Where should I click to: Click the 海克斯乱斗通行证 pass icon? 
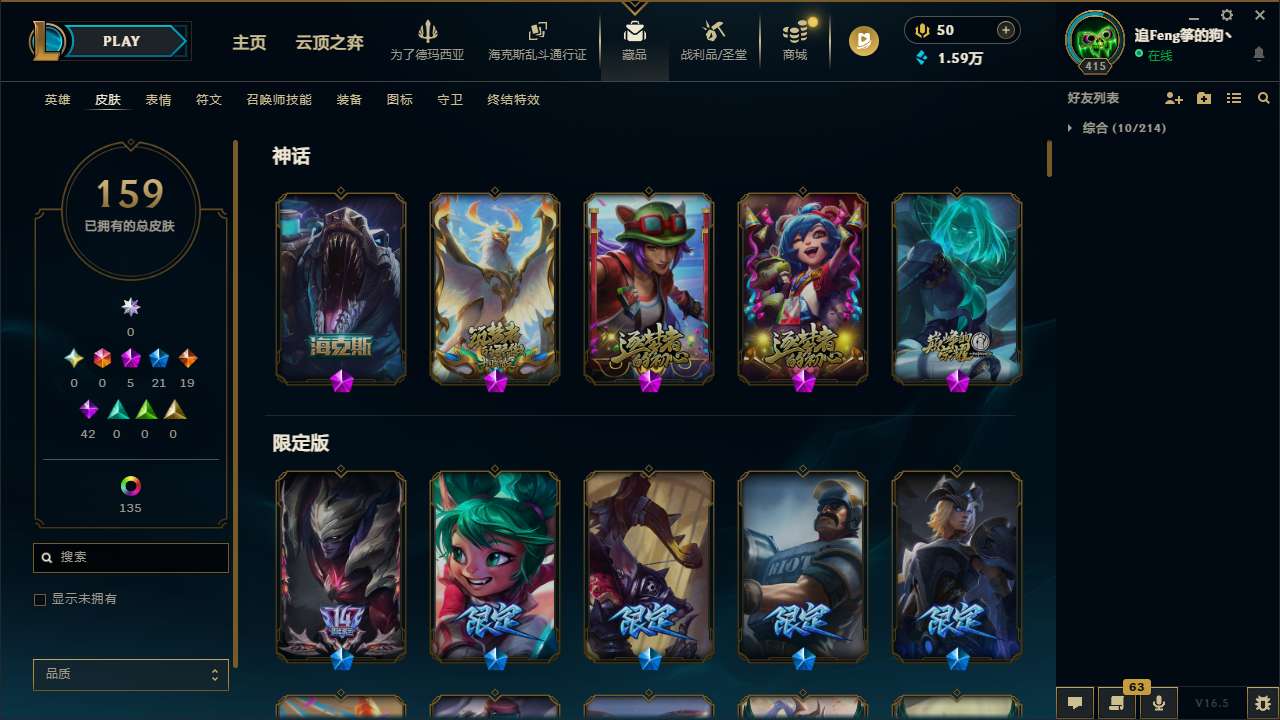[x=537, y=33]
